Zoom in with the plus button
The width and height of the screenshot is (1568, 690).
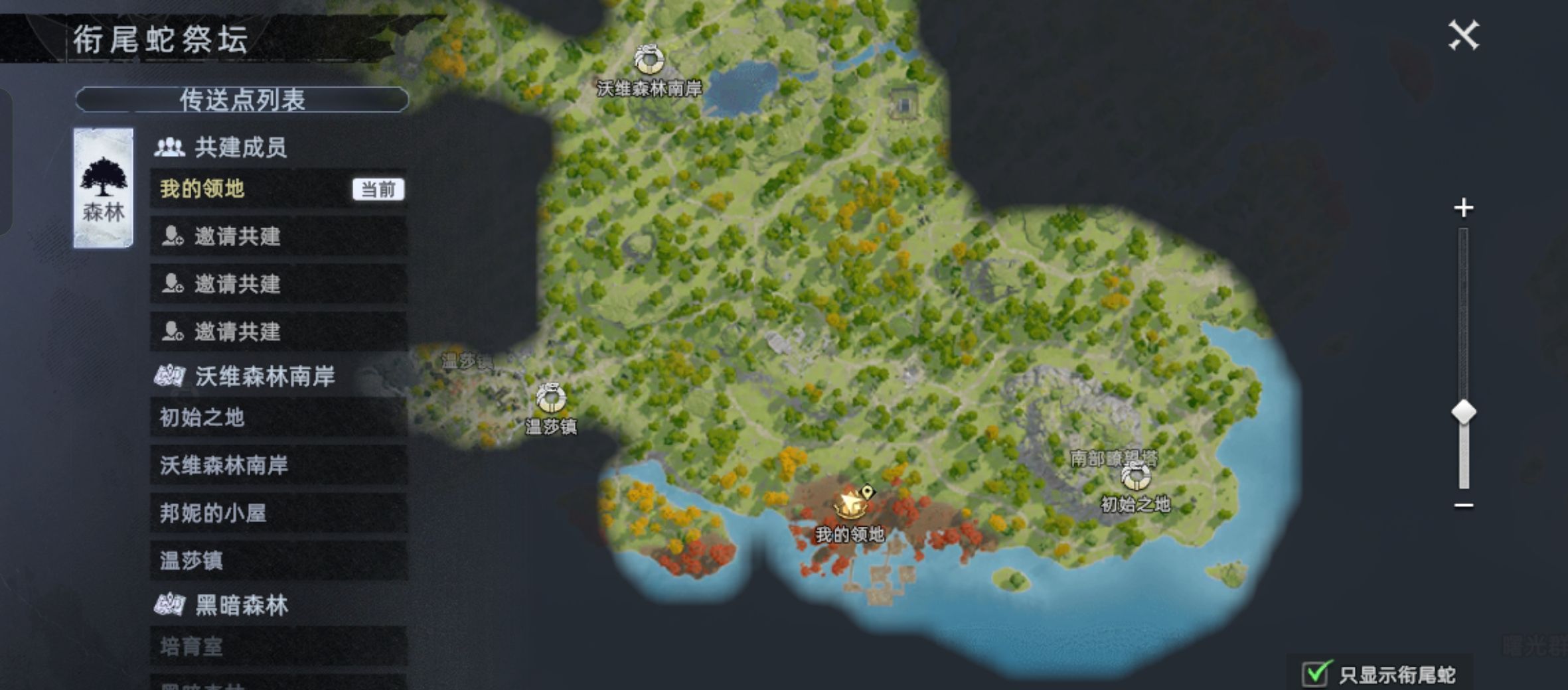(1463, 208)
